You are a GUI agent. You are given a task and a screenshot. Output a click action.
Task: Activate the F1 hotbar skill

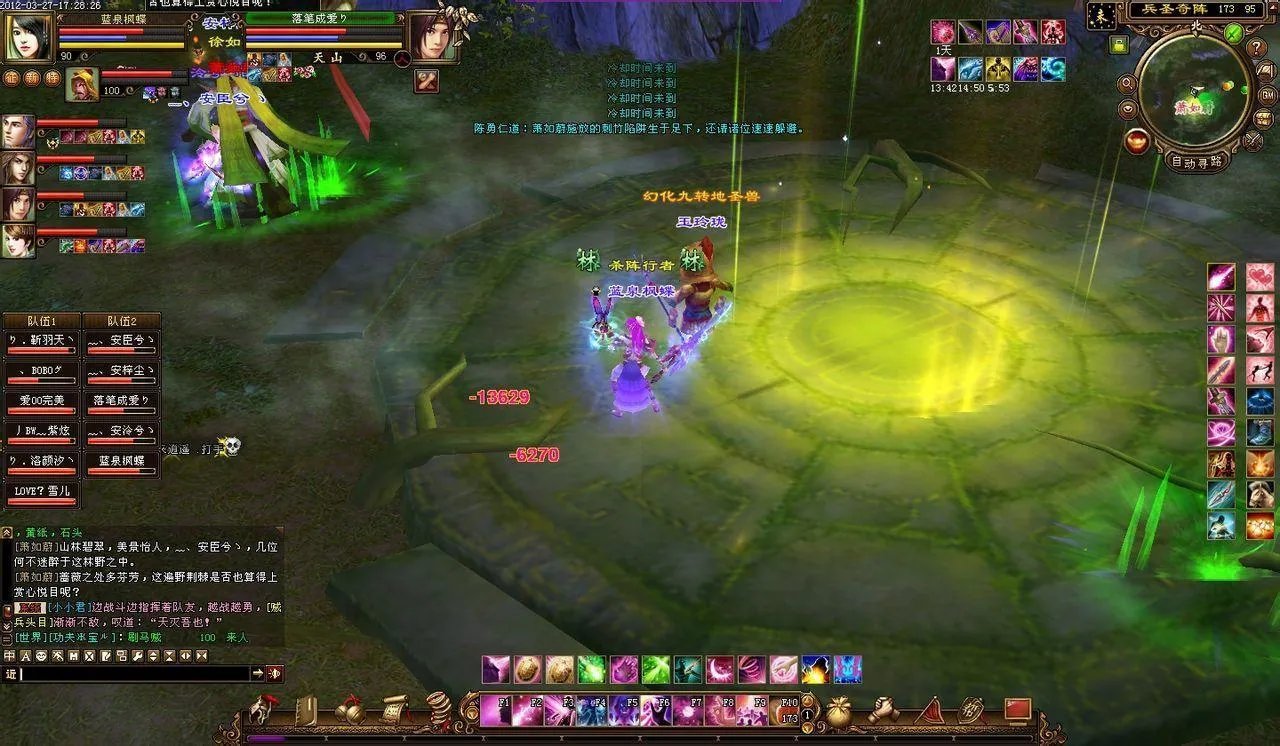pos(495,710)
